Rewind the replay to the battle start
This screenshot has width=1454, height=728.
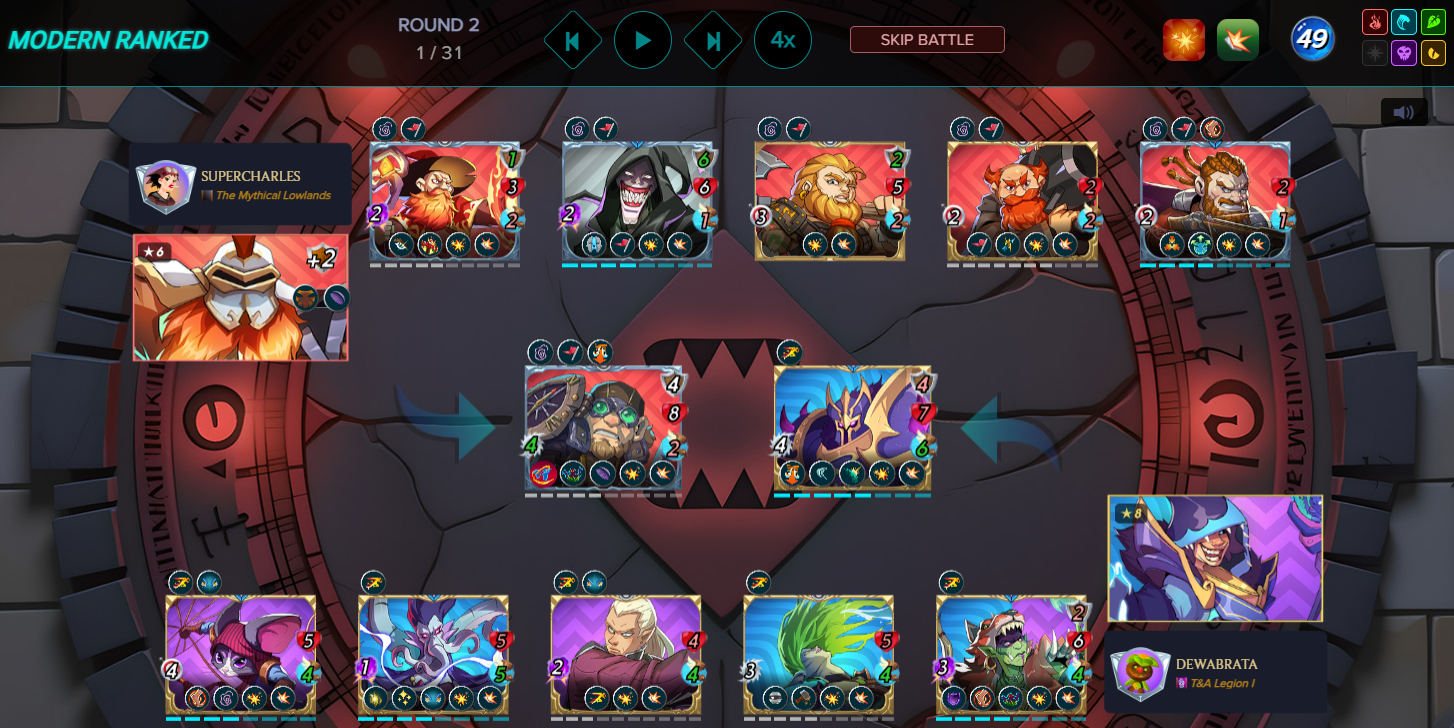(573, 40)
